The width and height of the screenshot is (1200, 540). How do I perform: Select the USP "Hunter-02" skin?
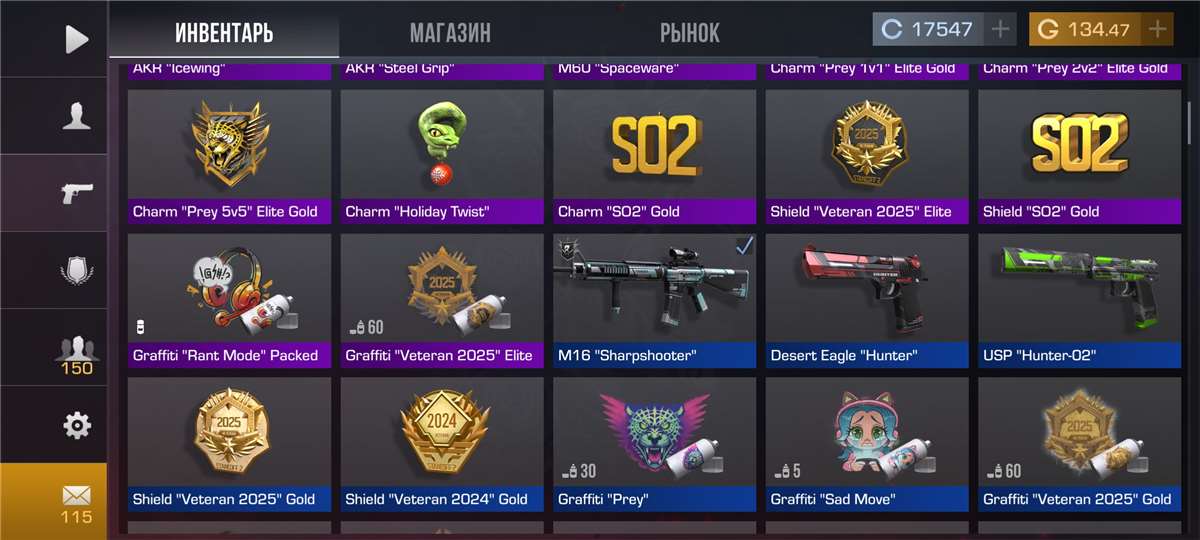point(1080,300)
